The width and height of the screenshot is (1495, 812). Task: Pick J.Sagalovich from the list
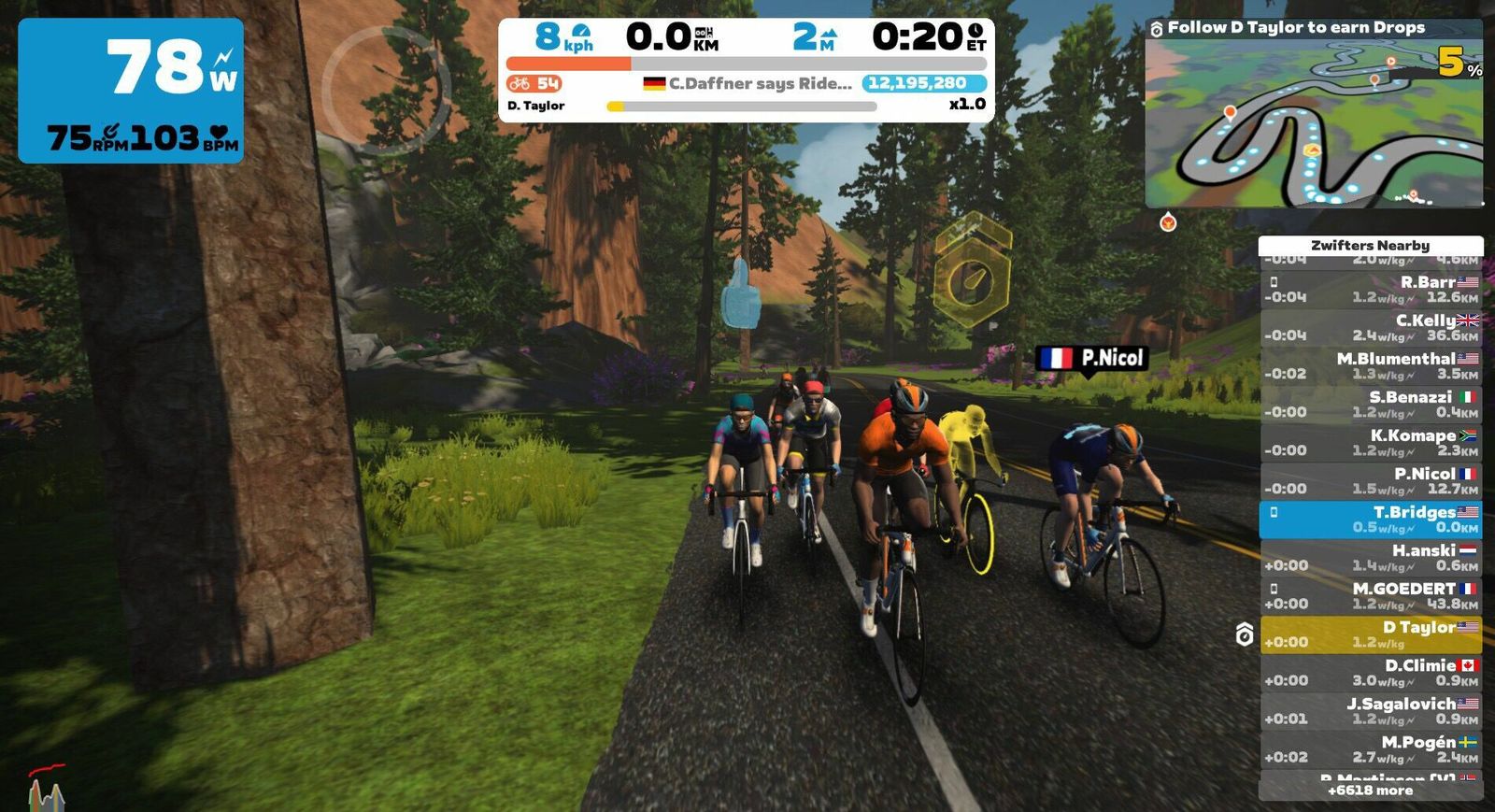[x=1371, y=711]
